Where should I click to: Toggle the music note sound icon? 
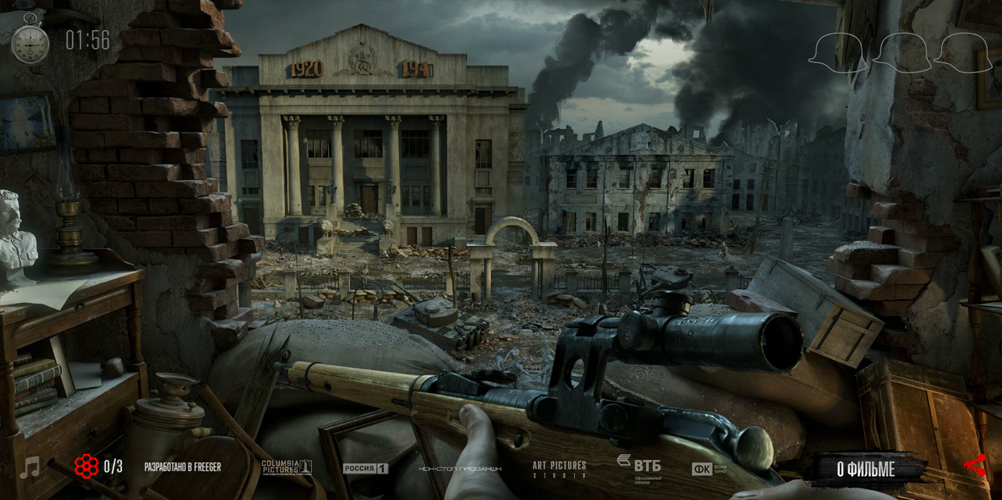[30, 467]
